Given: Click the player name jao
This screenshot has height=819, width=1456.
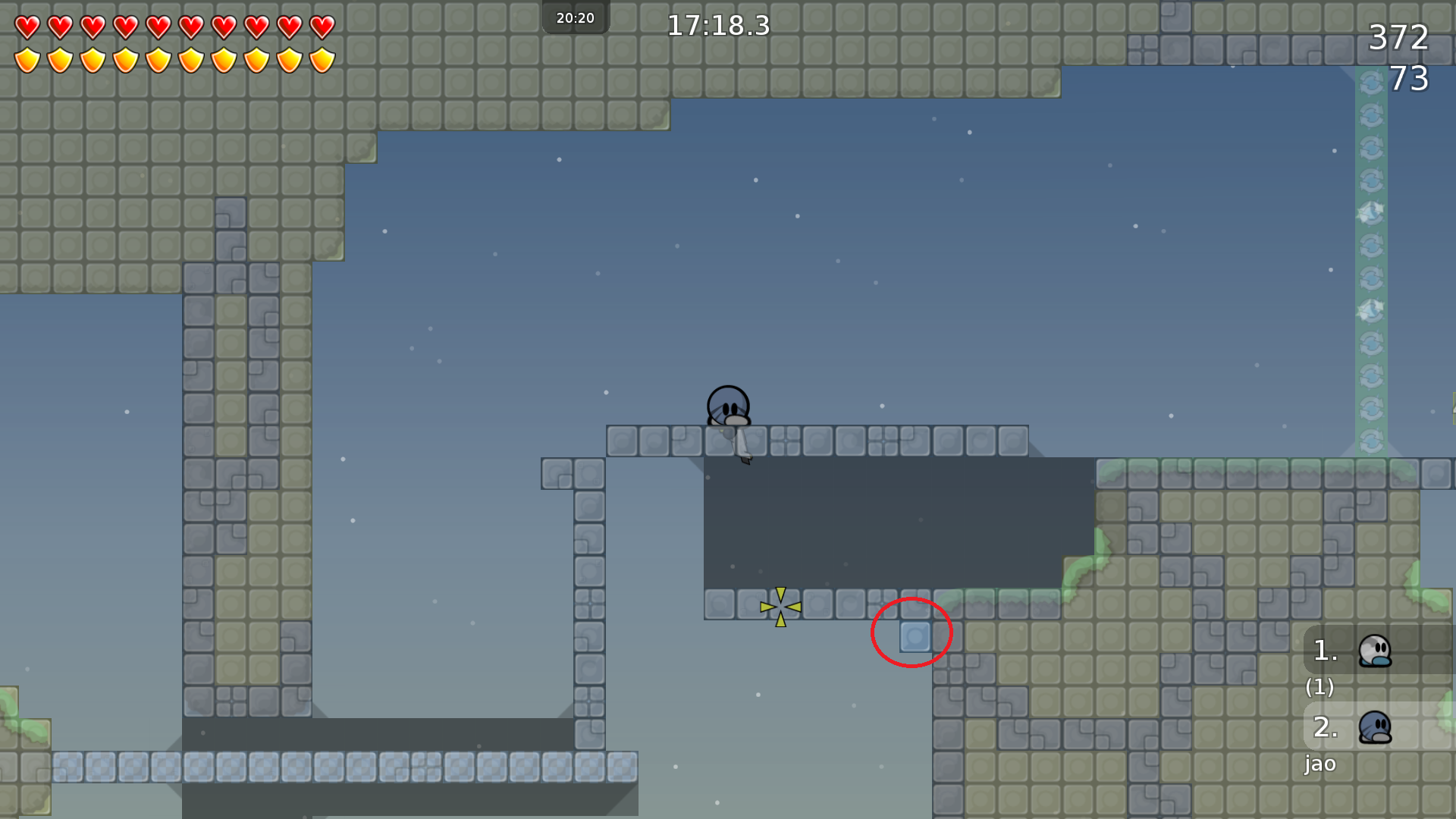Looking at the screenshot, I should tap(1321, 764).
